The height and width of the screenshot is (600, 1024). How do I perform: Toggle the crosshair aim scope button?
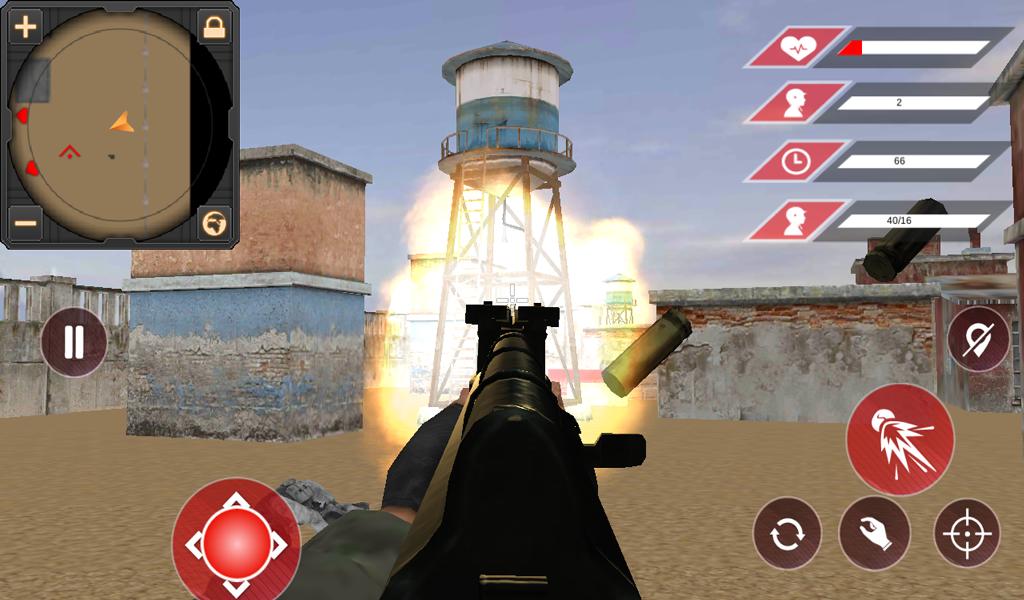(967, 533)
